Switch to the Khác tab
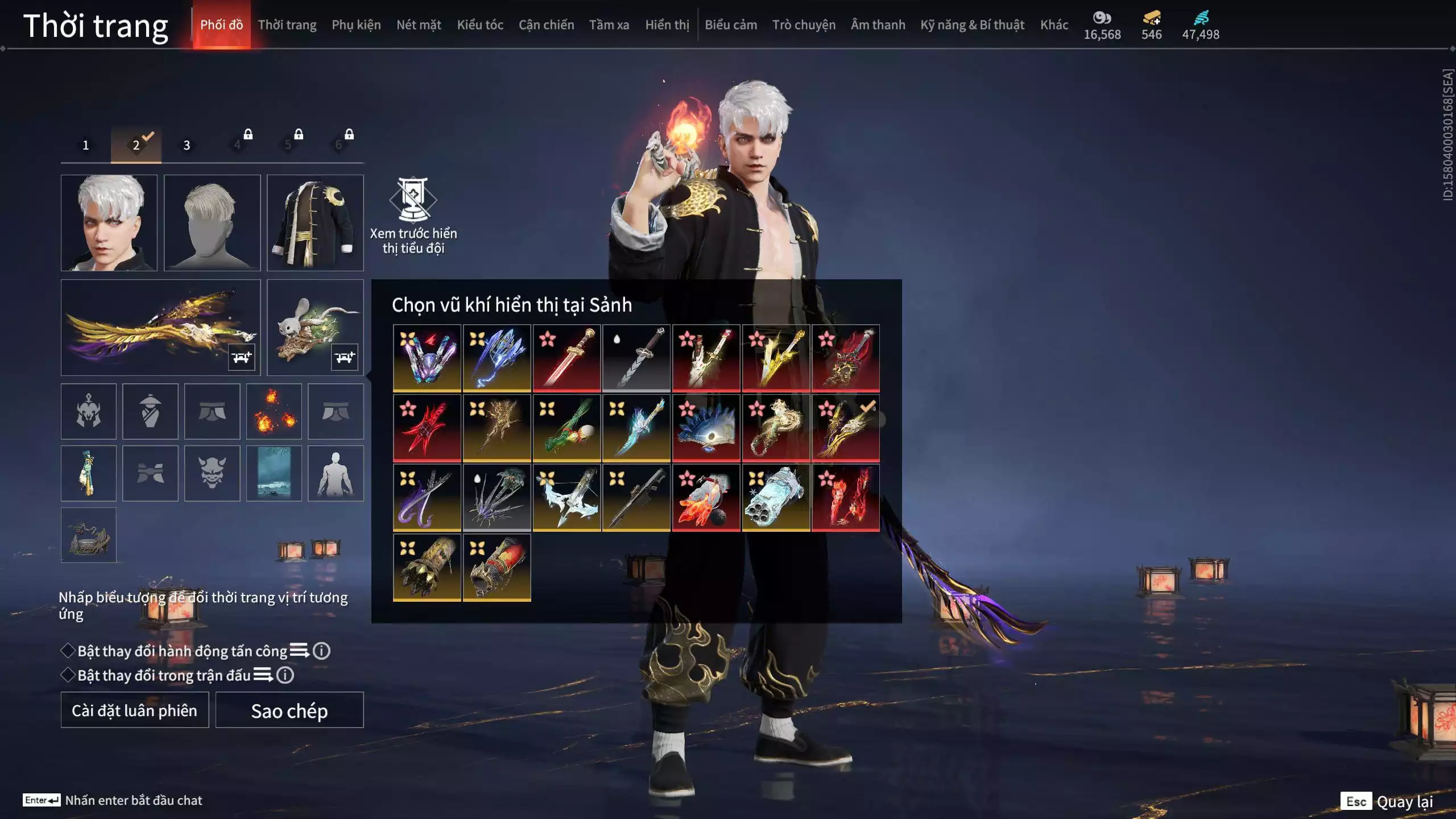Screen dimensions: 1456x819 click(1054, 25)
